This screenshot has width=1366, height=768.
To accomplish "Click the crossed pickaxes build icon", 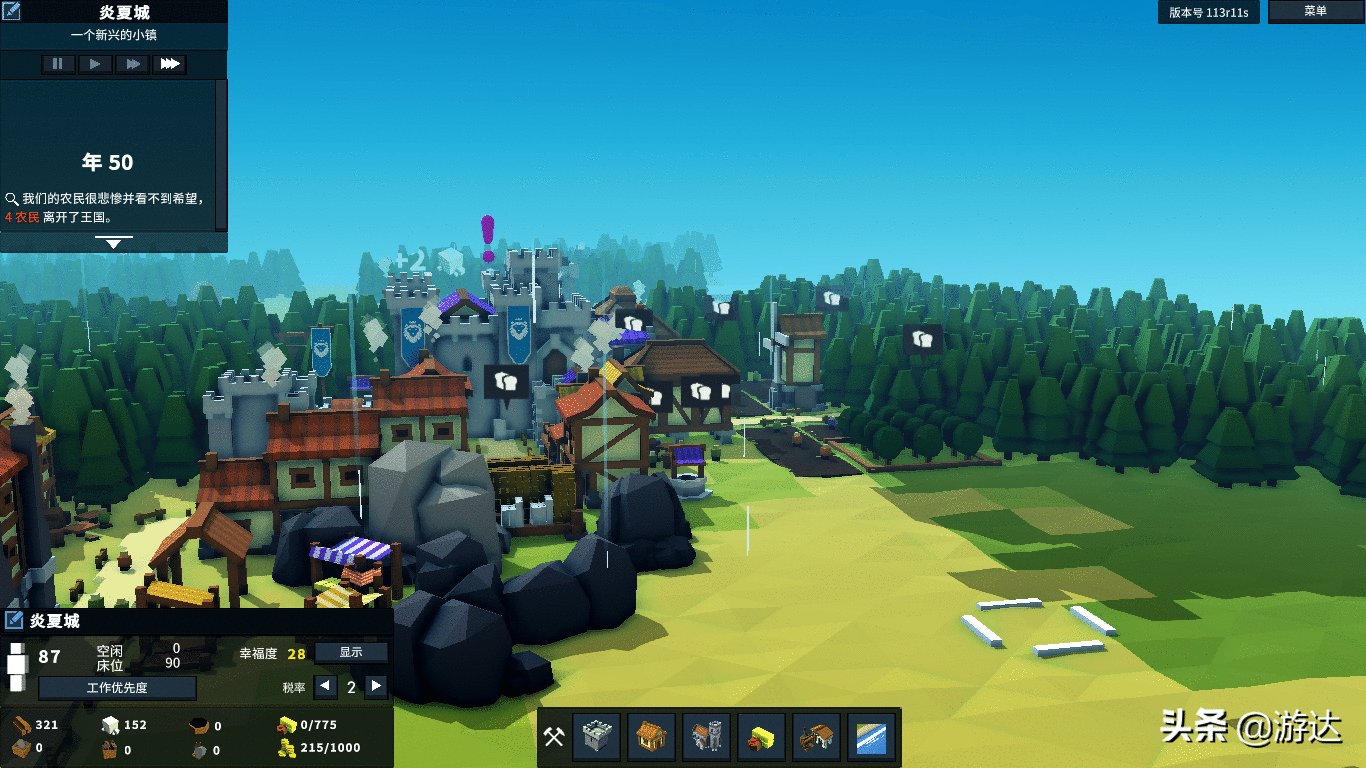I will tap(554, 738).
